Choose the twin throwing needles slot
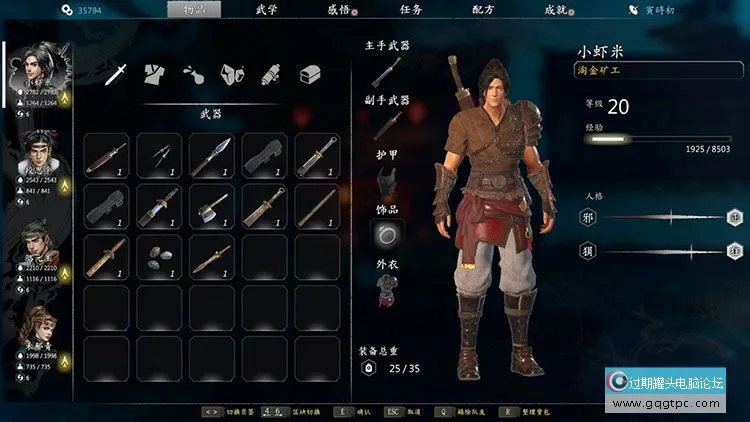 tap(160, 156)
